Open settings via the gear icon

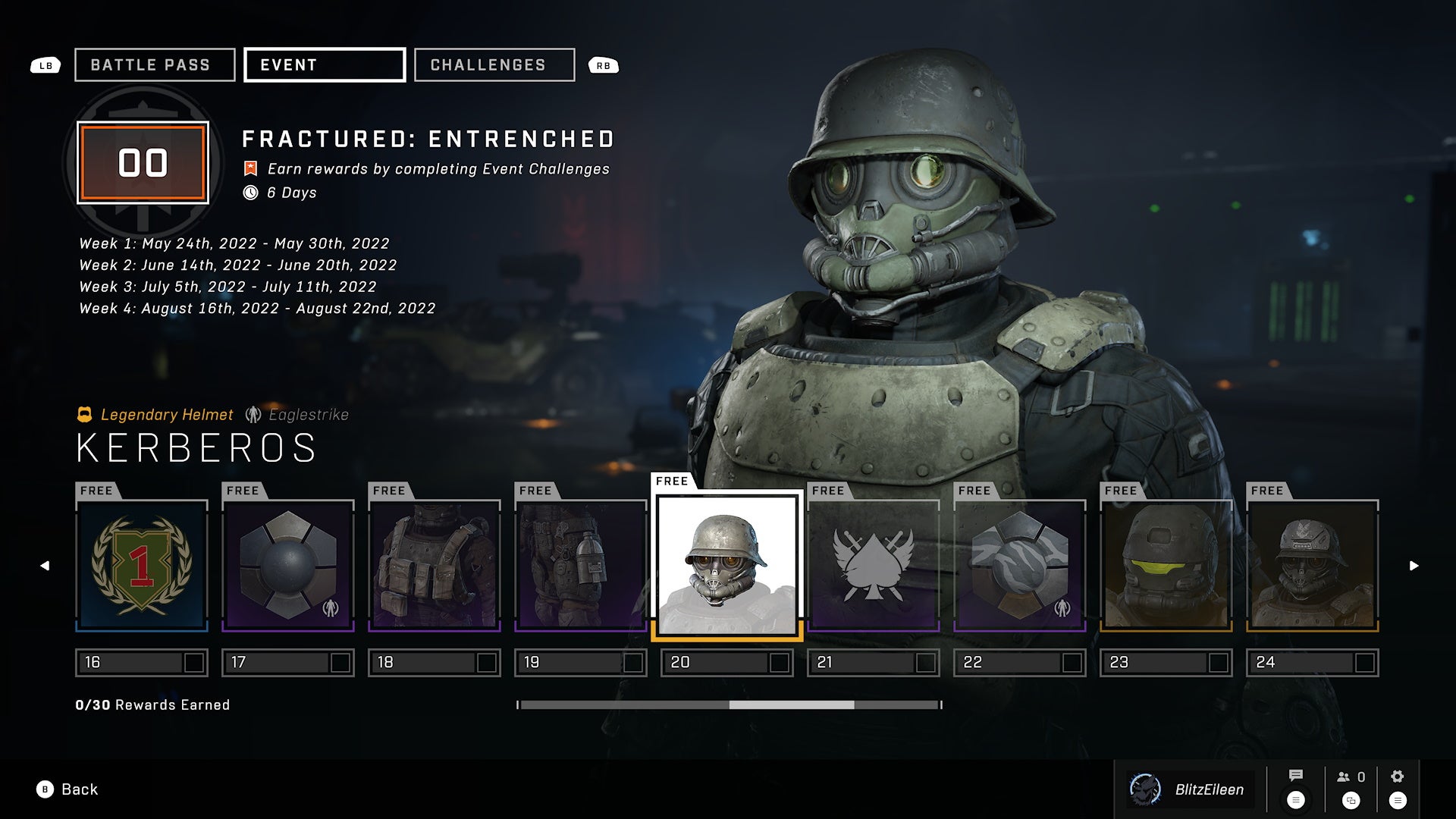pyautogui.click(x=1398, y=777)
